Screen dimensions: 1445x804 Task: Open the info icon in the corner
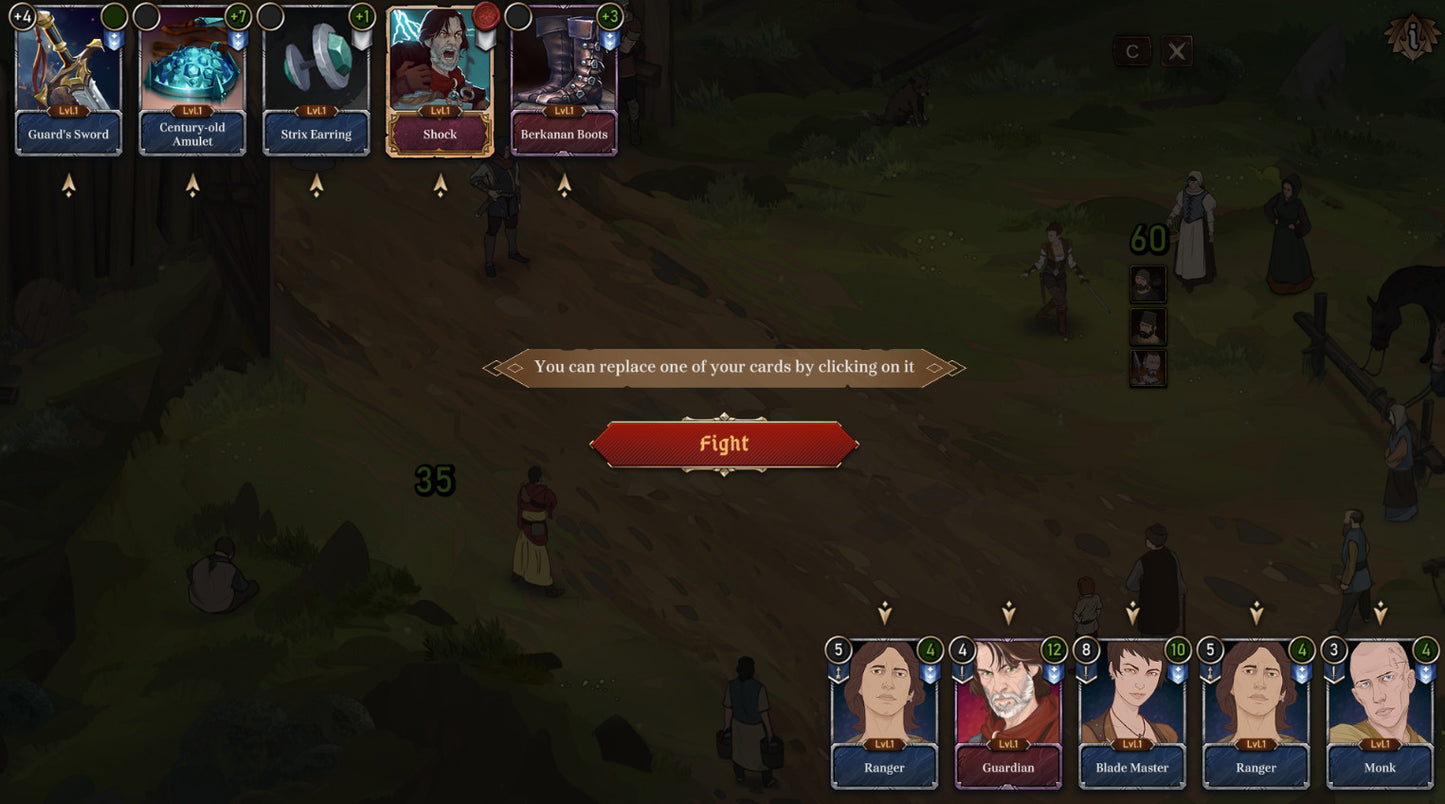(x=1412, y=36)
